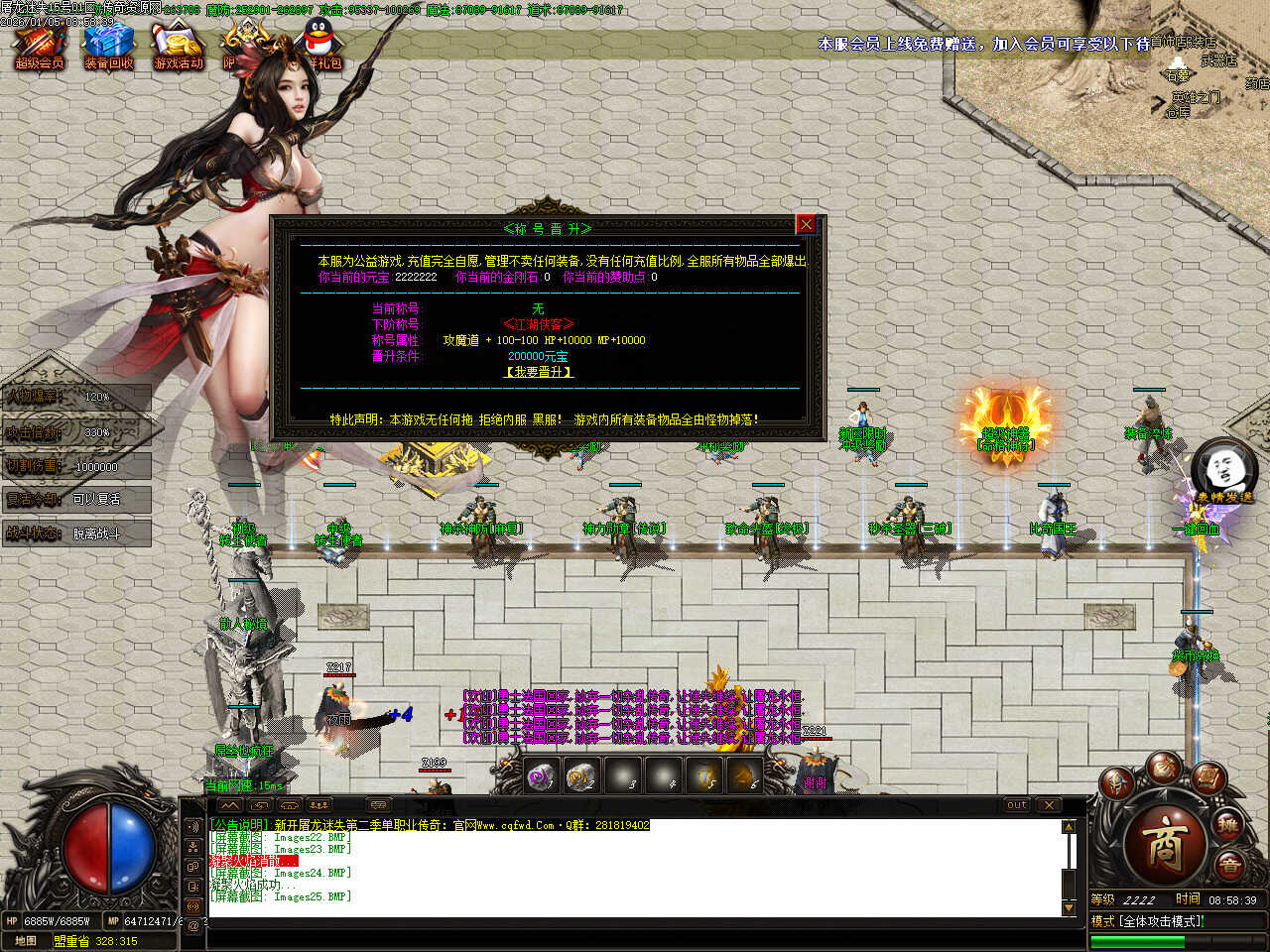
Task: Select hotbar slot 2 scroll item
Action: (x=581, y=776)
